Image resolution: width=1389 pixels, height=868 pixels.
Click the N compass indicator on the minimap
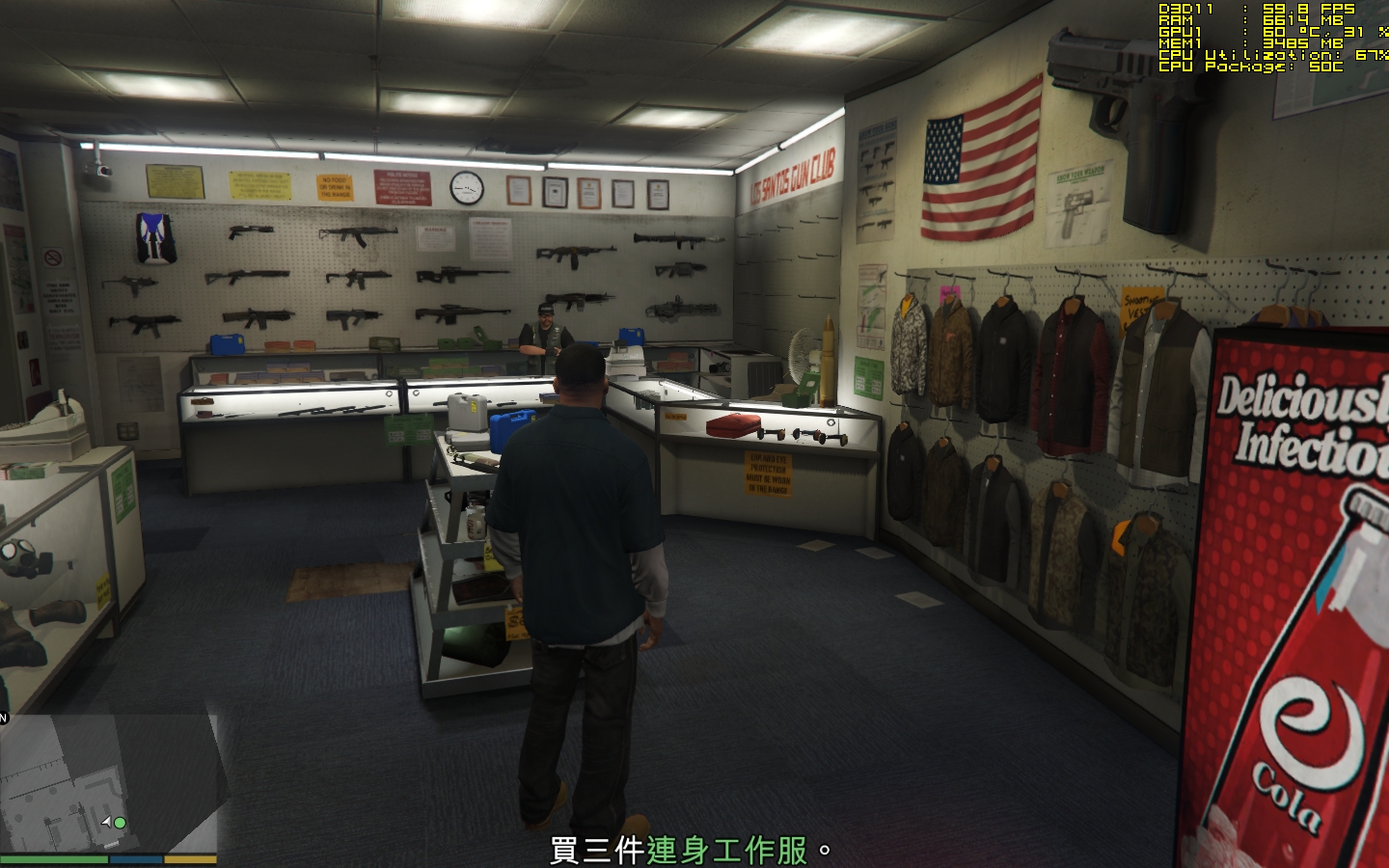3,718
